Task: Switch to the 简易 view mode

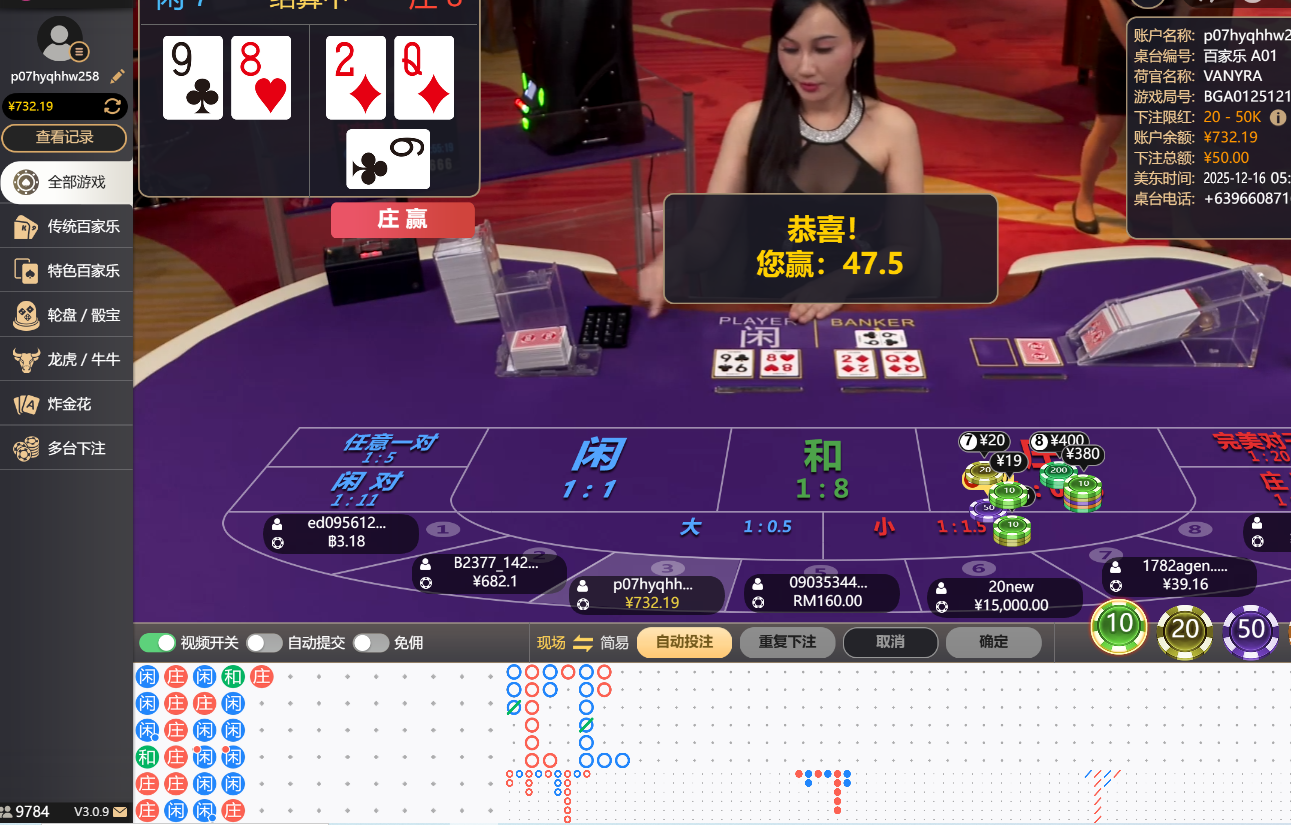Action: (616, 643)
